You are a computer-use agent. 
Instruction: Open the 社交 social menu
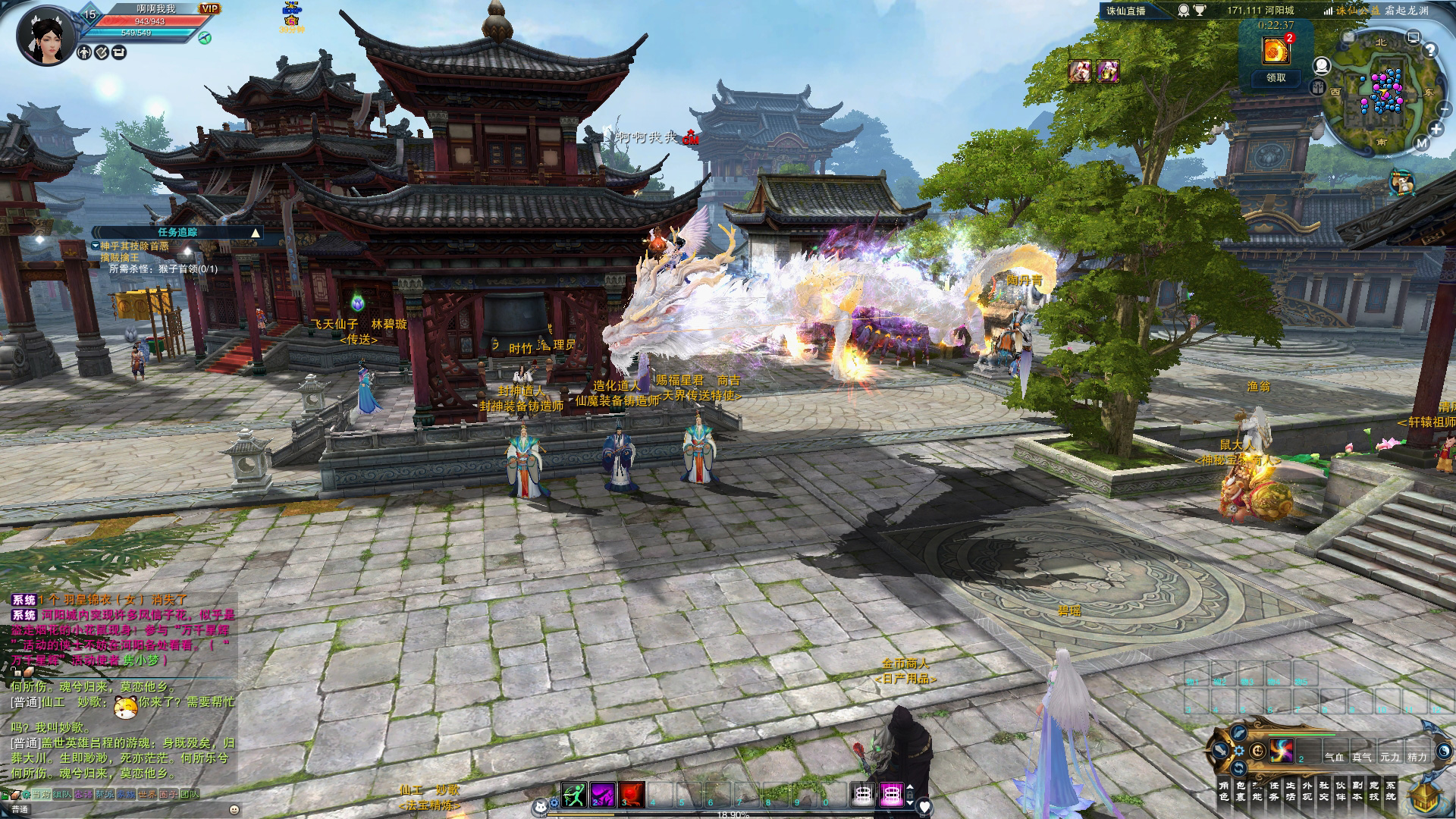click(x=1324, y=791)
